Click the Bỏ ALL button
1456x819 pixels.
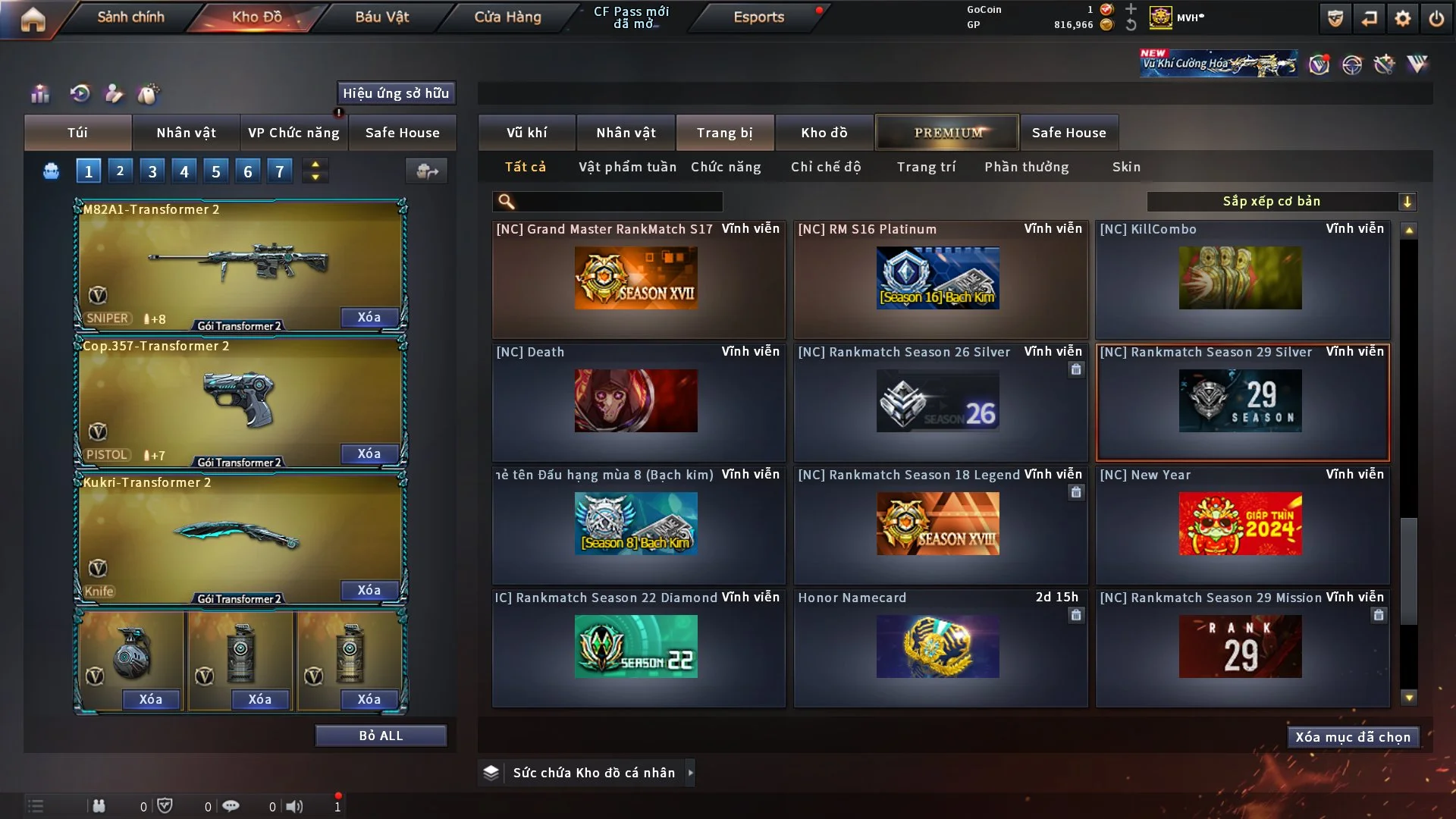coord(381,736)
